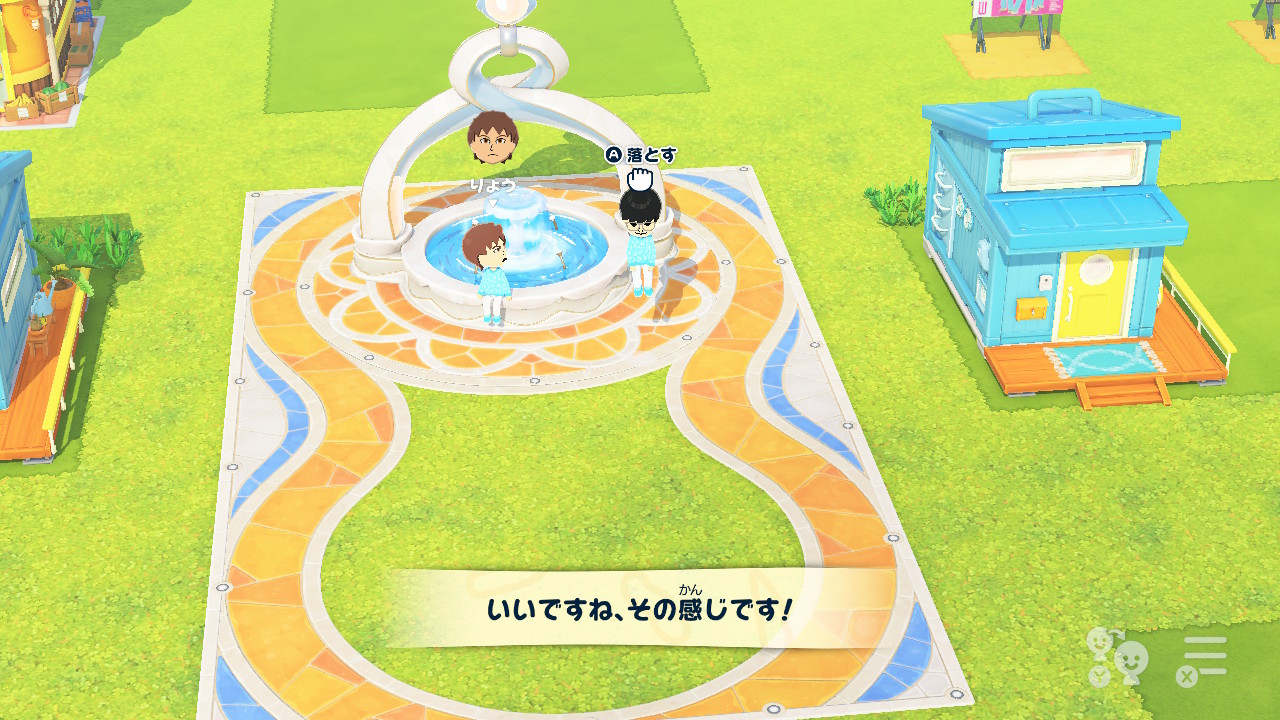Click the round porthole window on the shop
The height and width of the screenshot is (720, 1280).
(1095, 269)
